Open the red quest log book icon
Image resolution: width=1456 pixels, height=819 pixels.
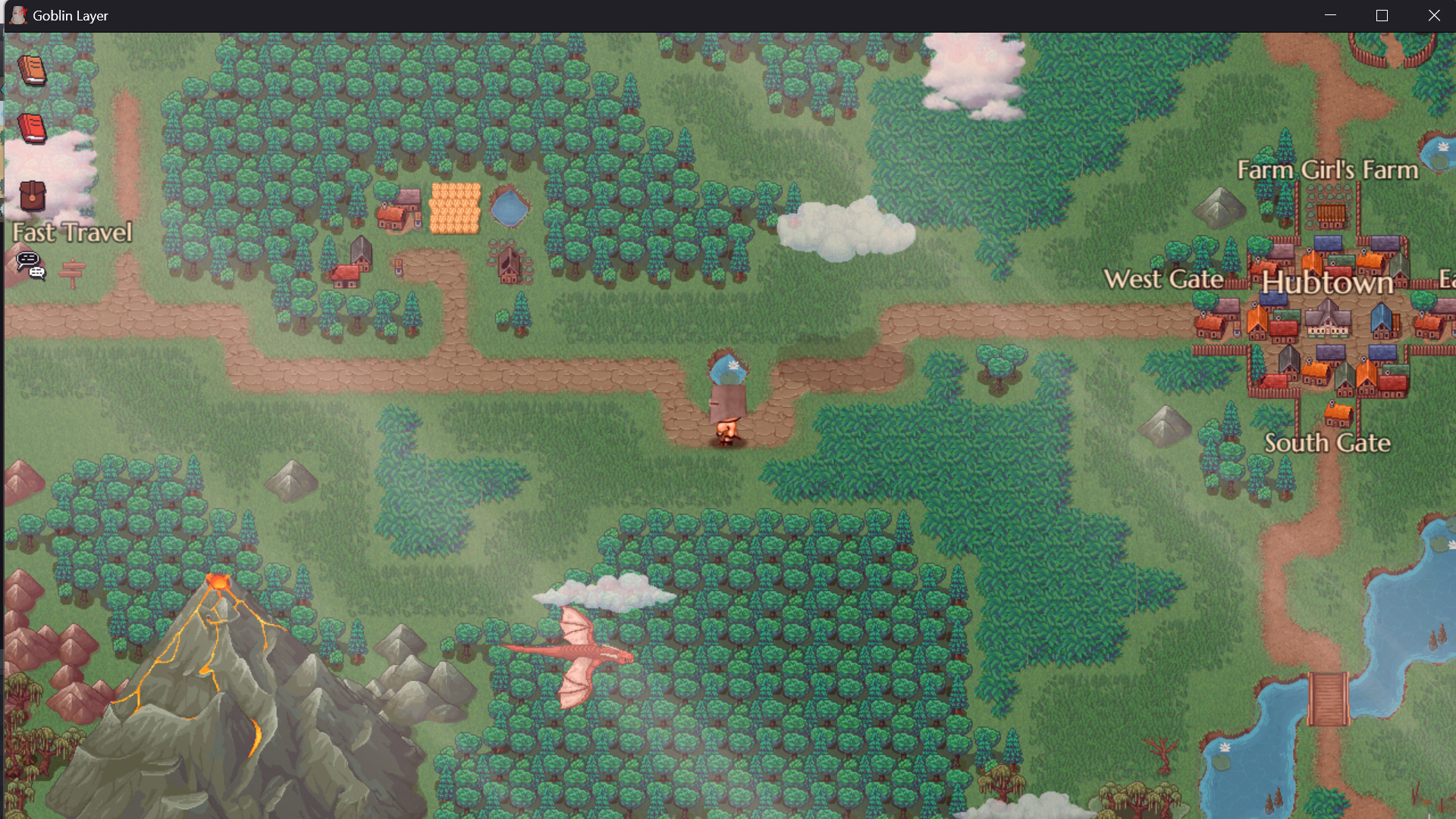pyautogui.click(x=30, y=129)
